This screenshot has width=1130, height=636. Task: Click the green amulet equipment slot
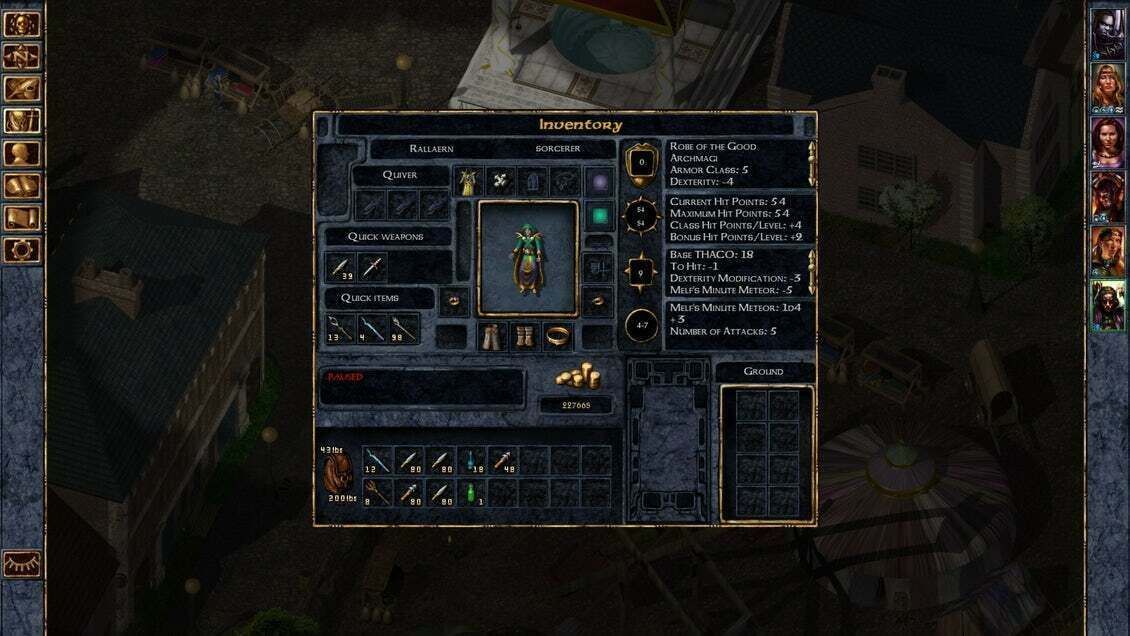[598, 215]
